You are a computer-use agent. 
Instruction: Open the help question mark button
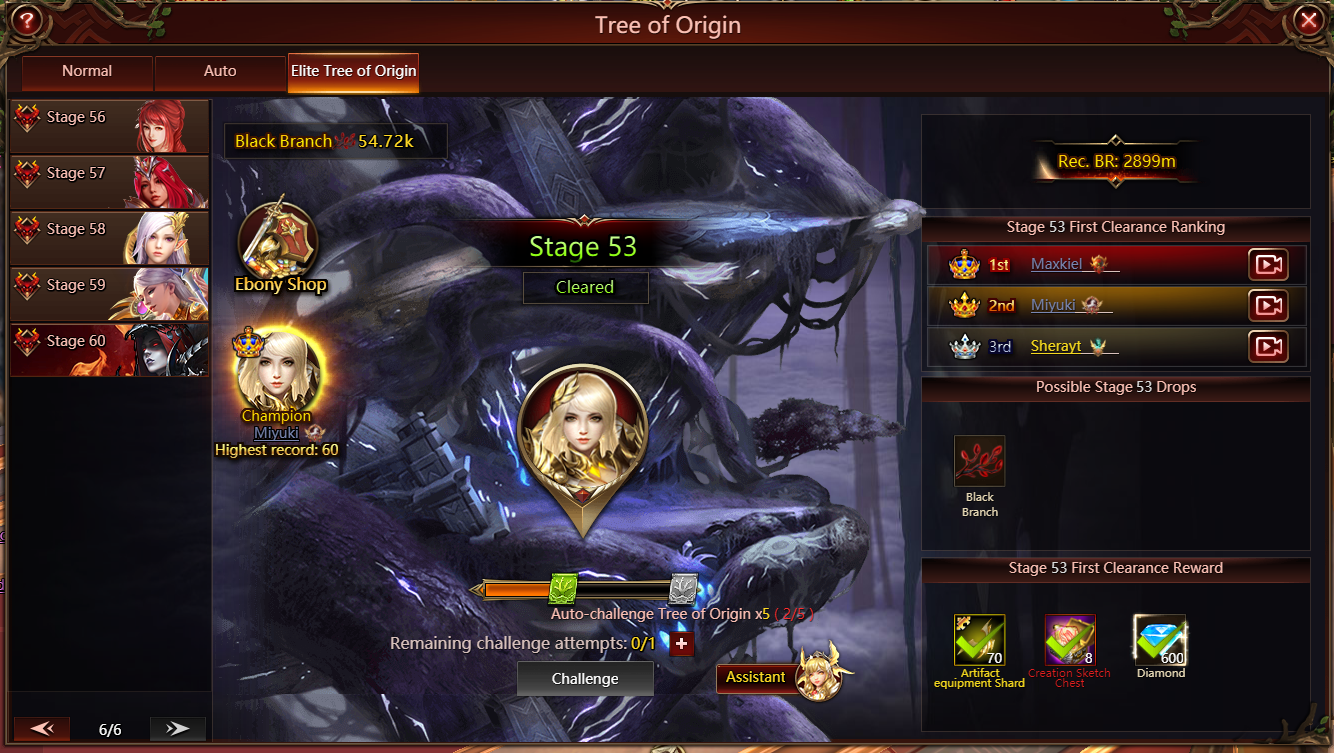coord(26,20)
